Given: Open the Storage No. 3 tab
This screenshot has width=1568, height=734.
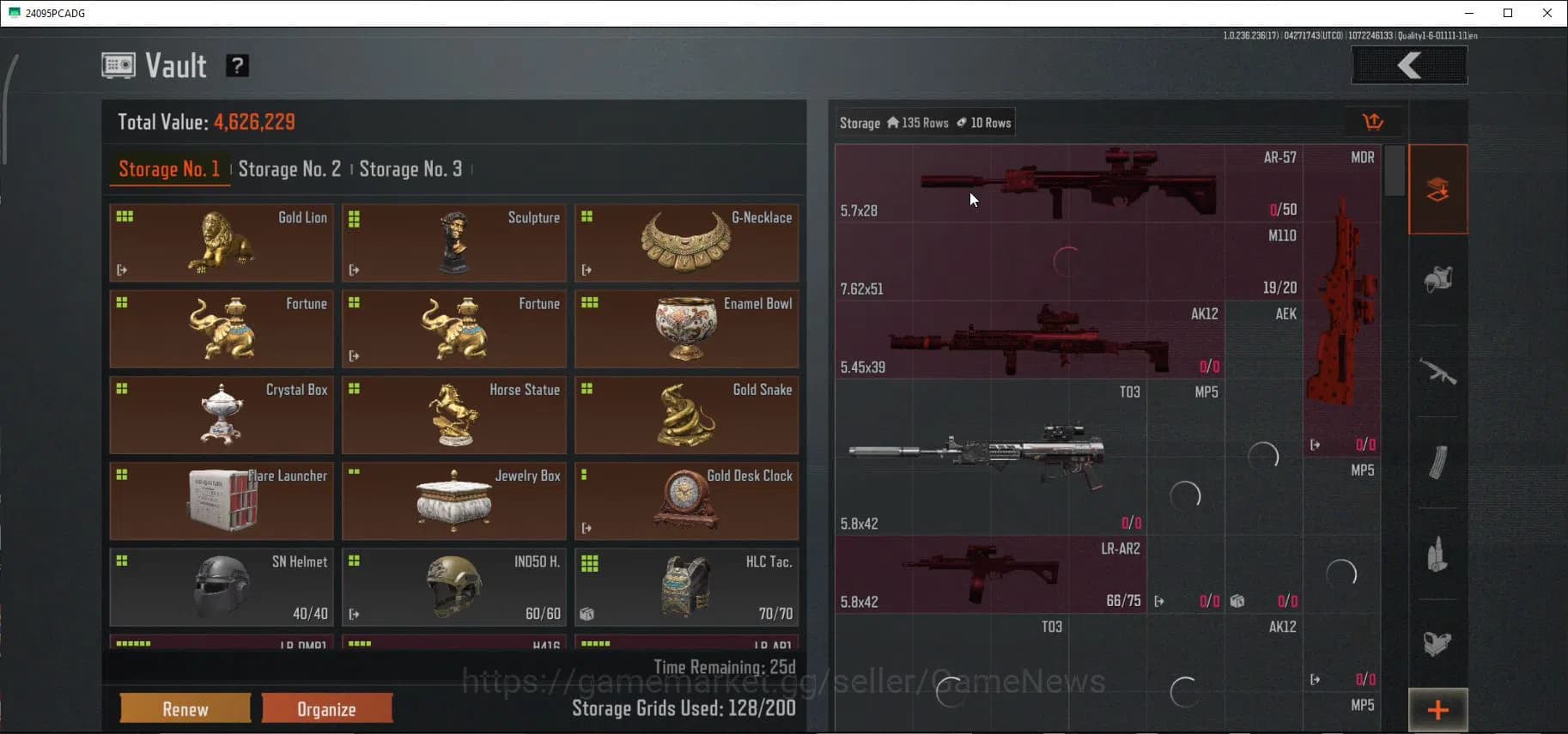Looking at the screenshot, I should coord(410,168).
